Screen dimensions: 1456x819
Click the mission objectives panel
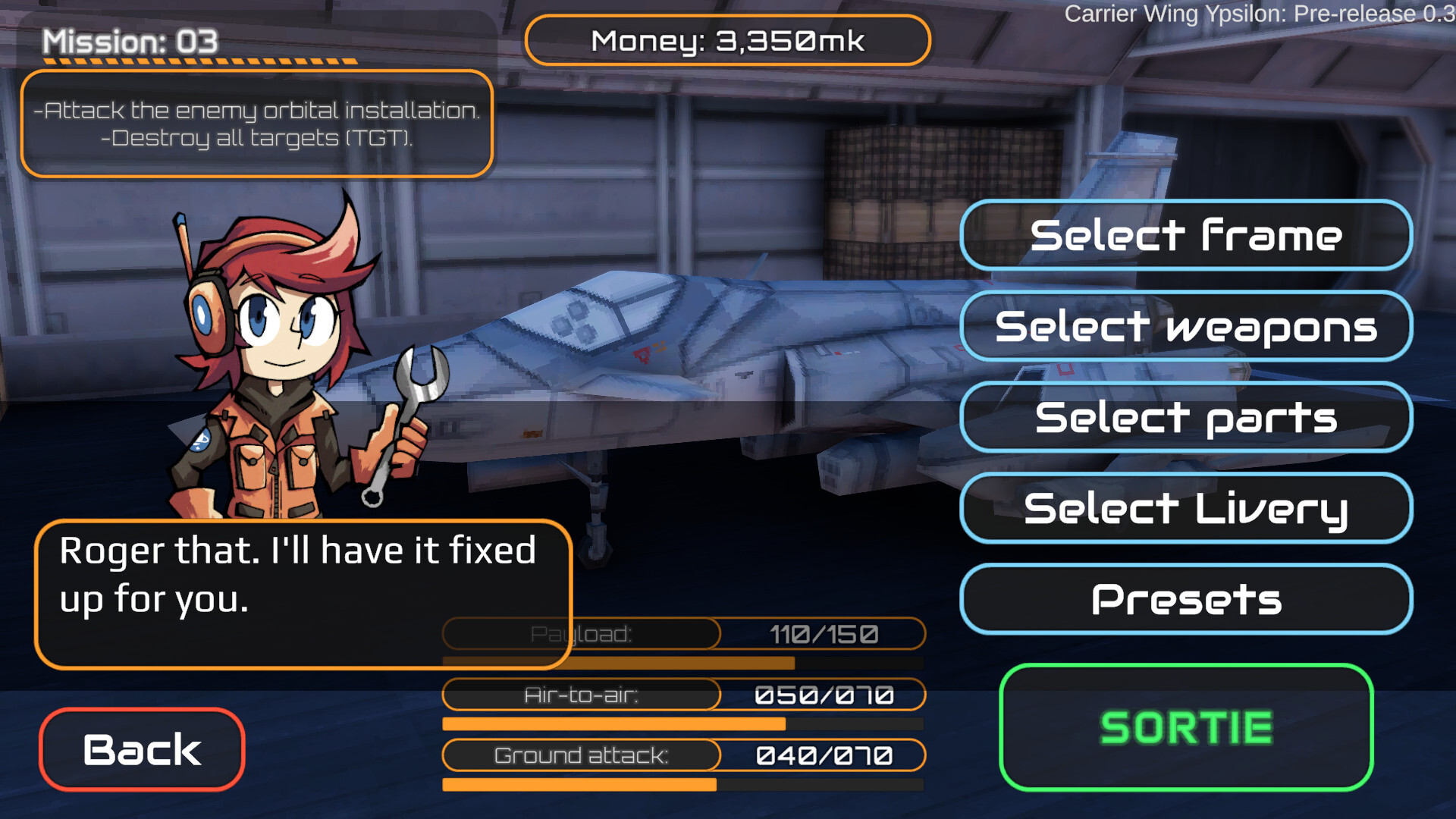258,124
